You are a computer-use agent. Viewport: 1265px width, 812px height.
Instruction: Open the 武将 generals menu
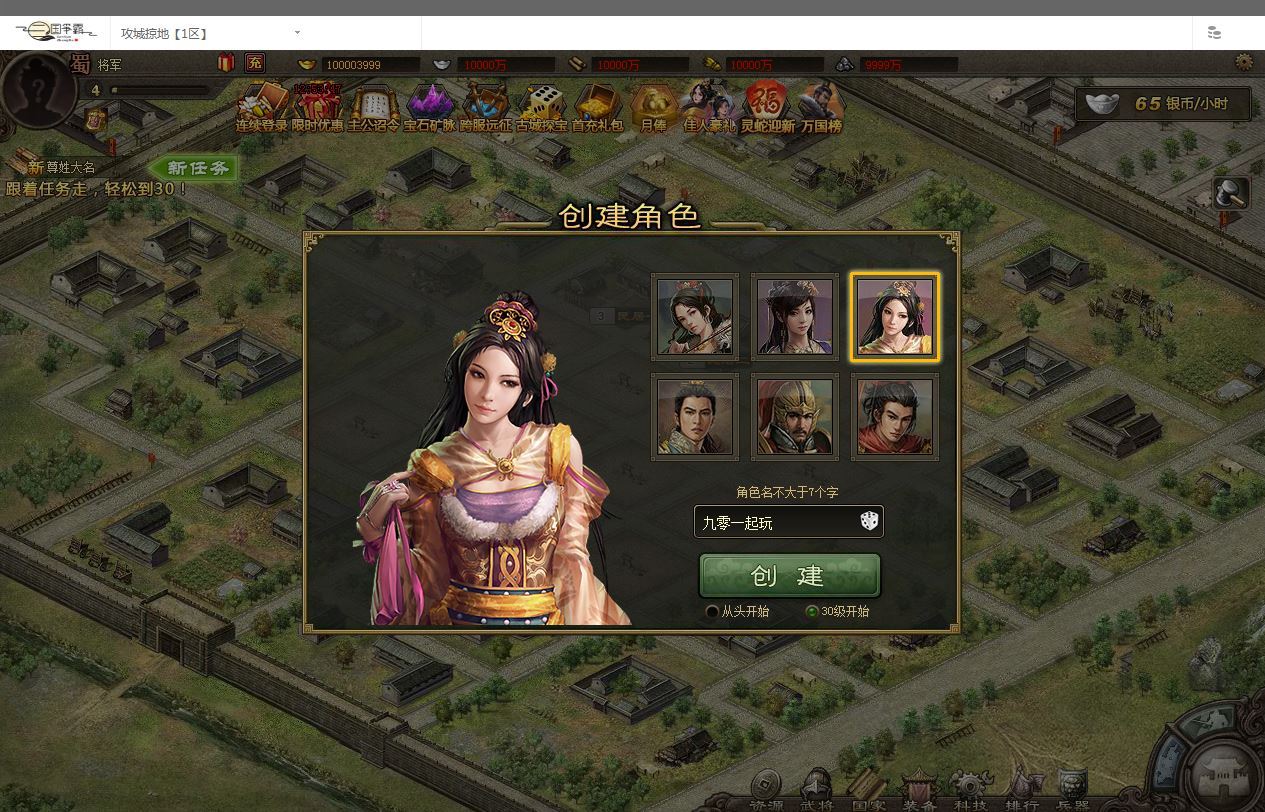(817, 796)
